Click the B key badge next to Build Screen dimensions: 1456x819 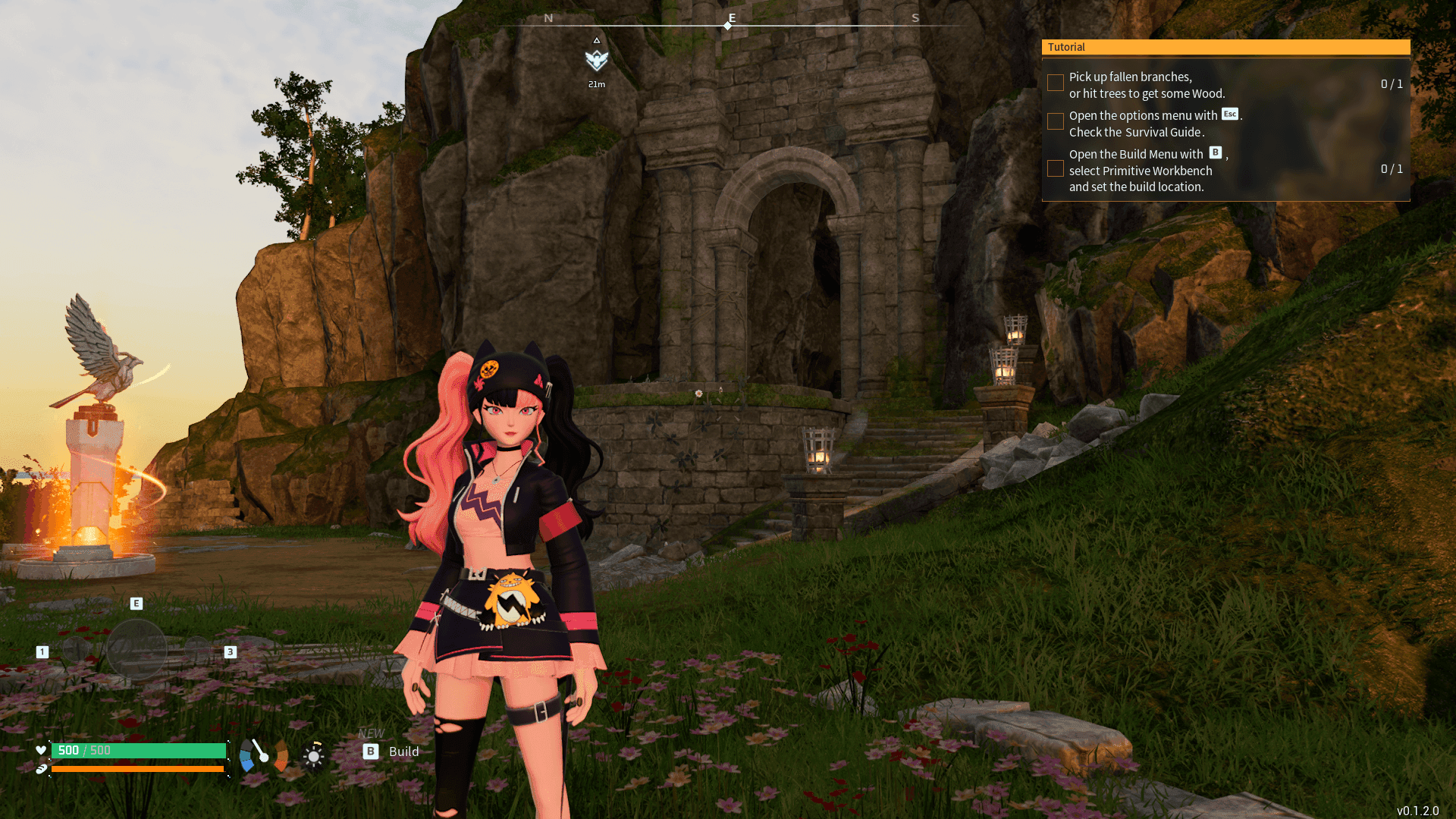pyautogui.click(x=371, y=752)
